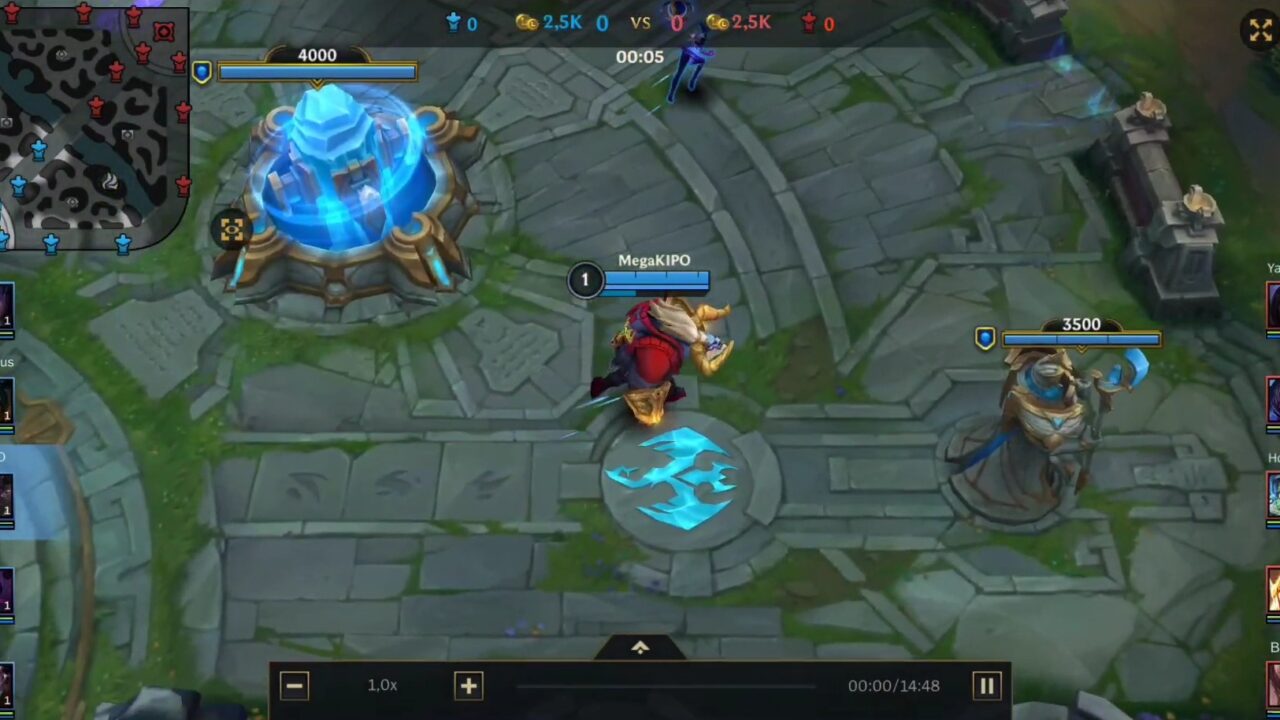Expand the hidden panel via the upward chevron
Screen dimensions: 1280x720
(x=639, y=646)
